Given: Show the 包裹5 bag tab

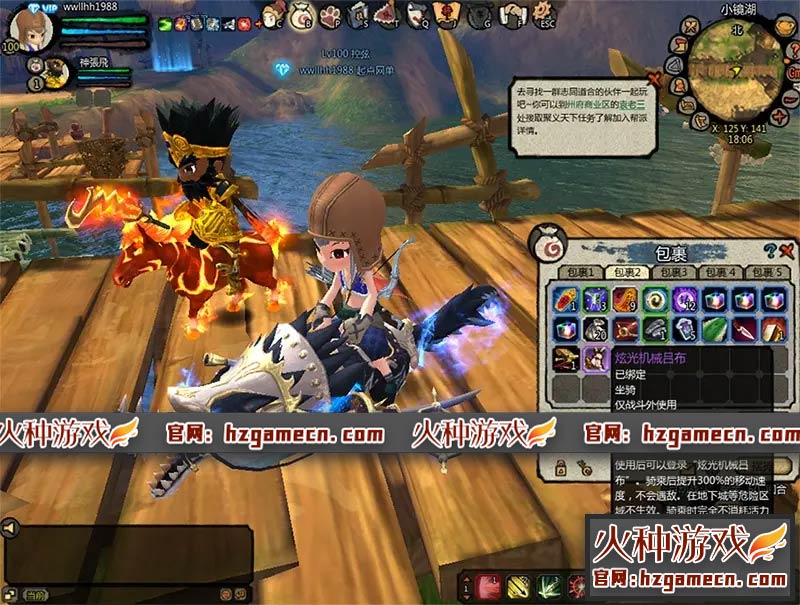Looking at the screenshot, I should click(x=769, y=272).
